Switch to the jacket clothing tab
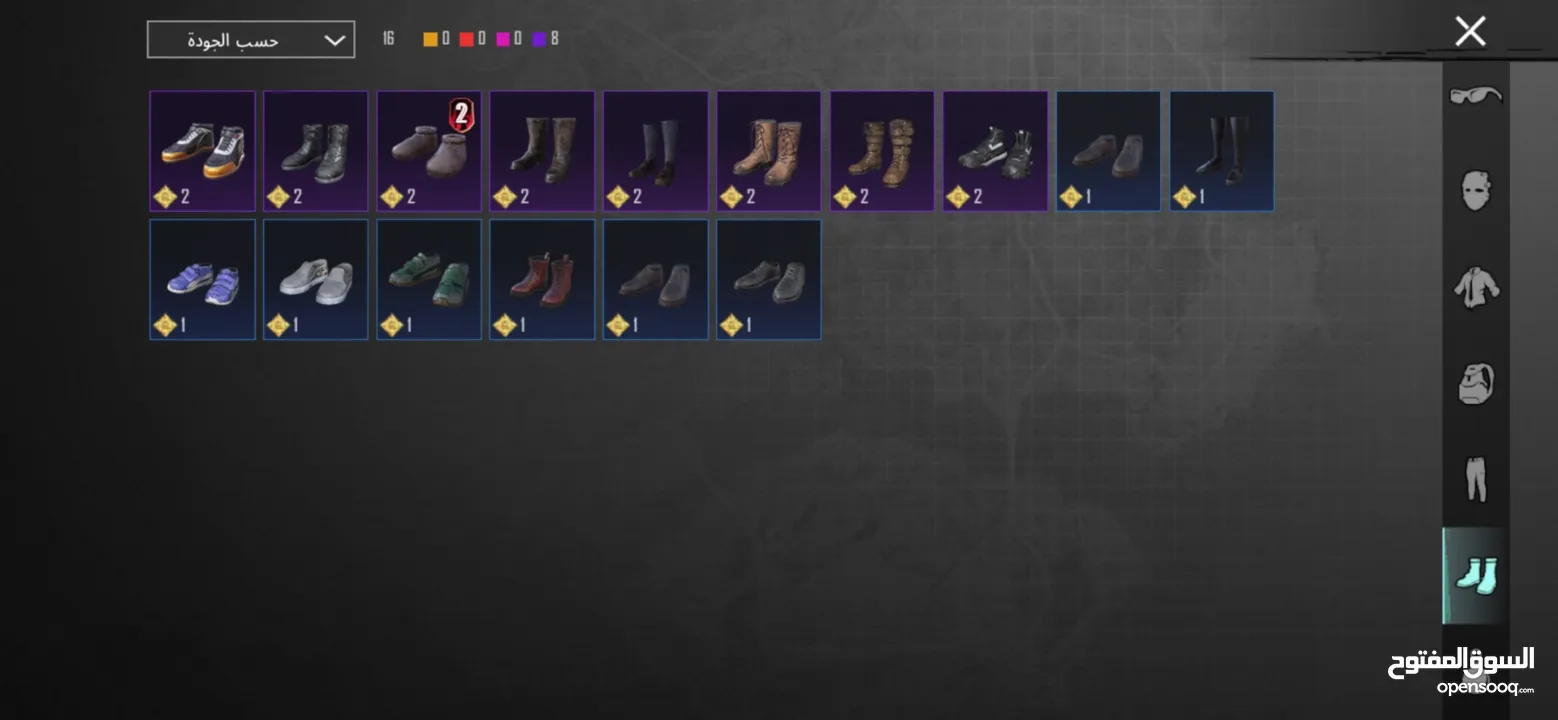 coord(1476,288)
